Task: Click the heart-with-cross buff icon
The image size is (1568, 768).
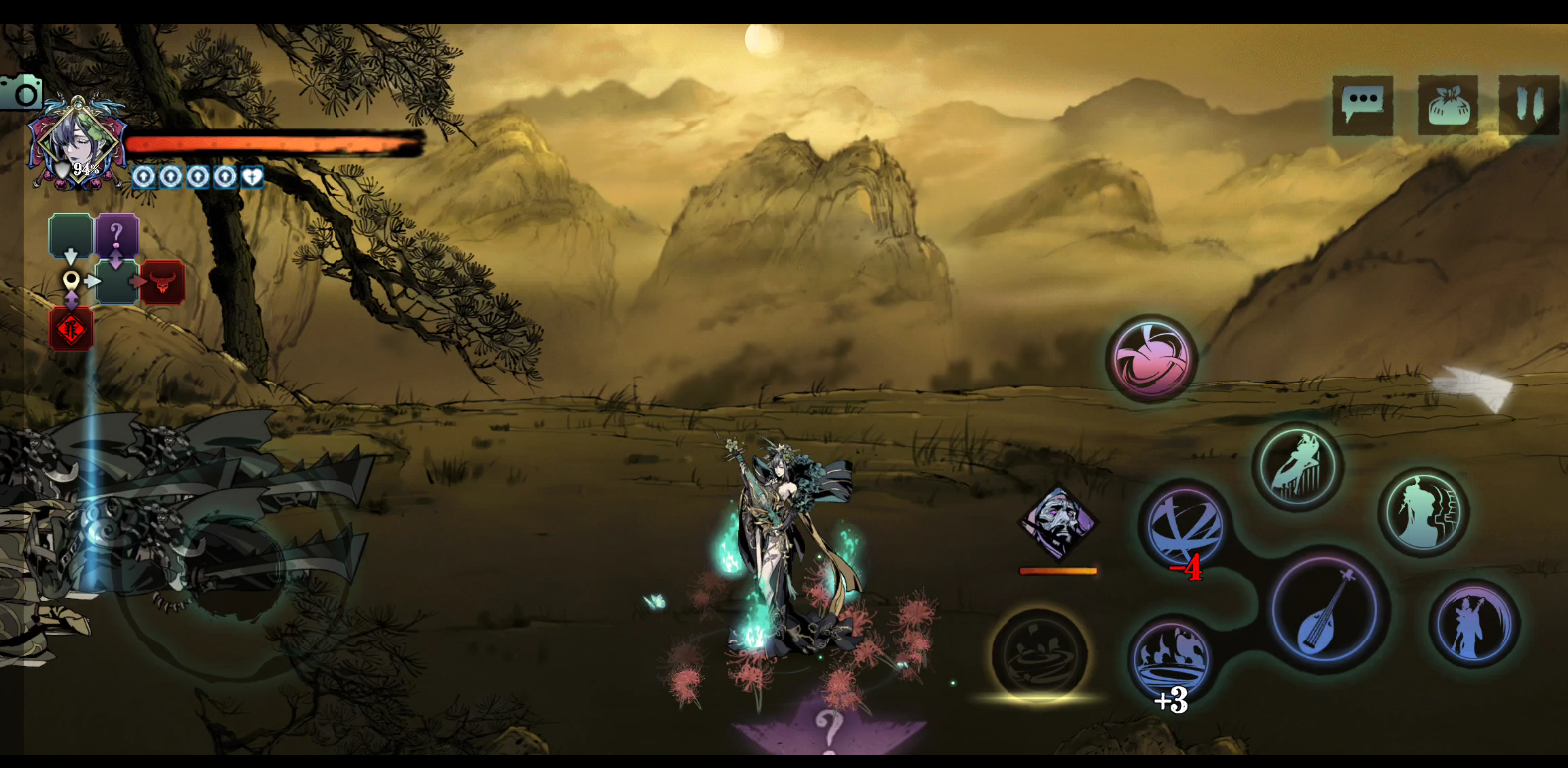Action: coord(252,177)
